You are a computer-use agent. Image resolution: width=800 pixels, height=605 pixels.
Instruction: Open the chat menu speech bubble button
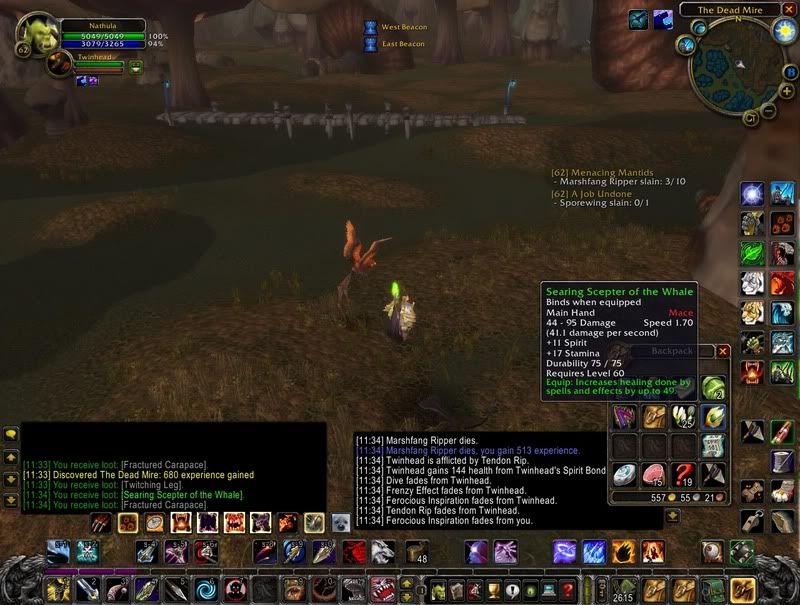click(11, 435)
